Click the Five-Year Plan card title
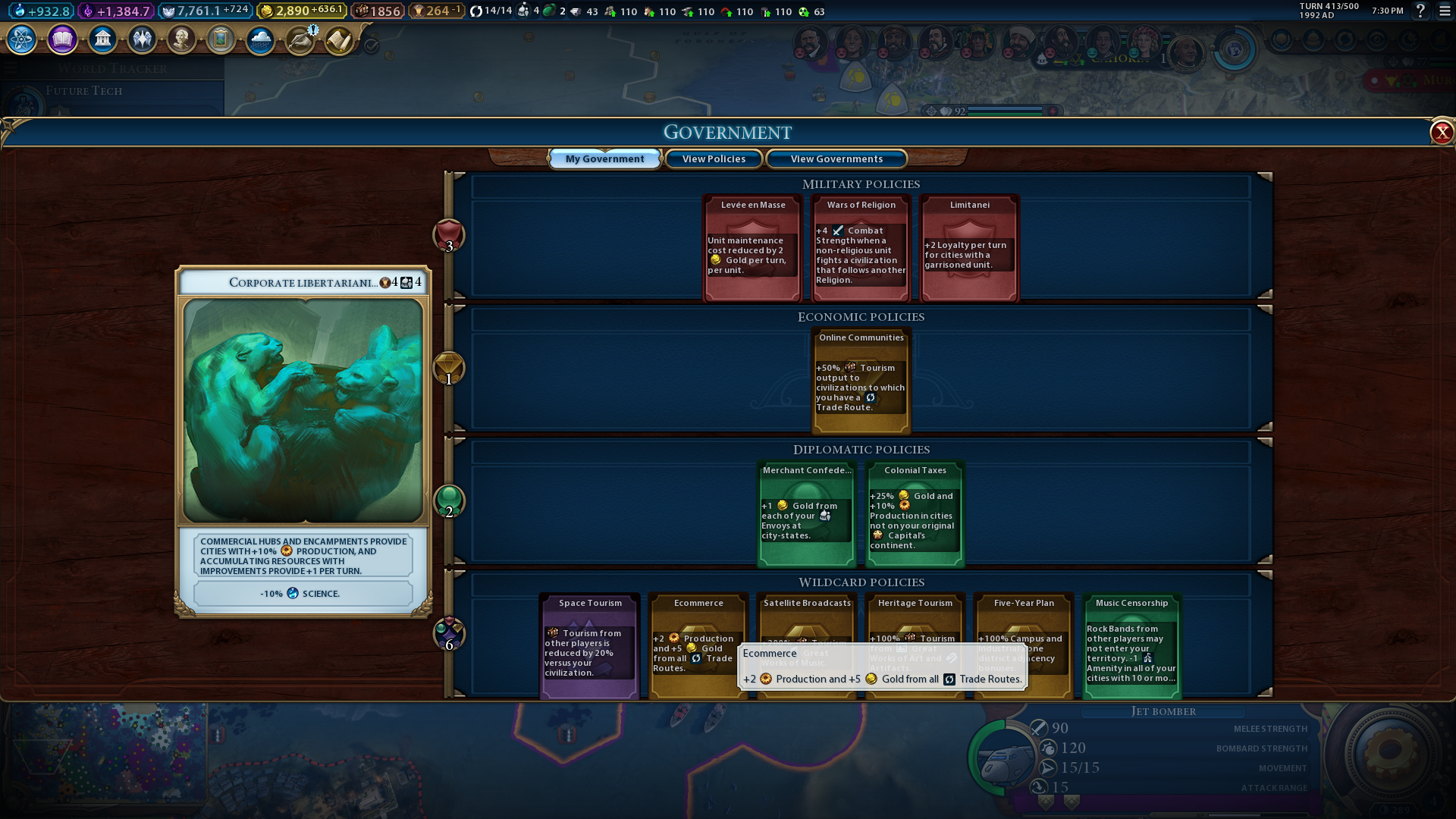This screenshot has width=1456, height=819. point(1024,604)
